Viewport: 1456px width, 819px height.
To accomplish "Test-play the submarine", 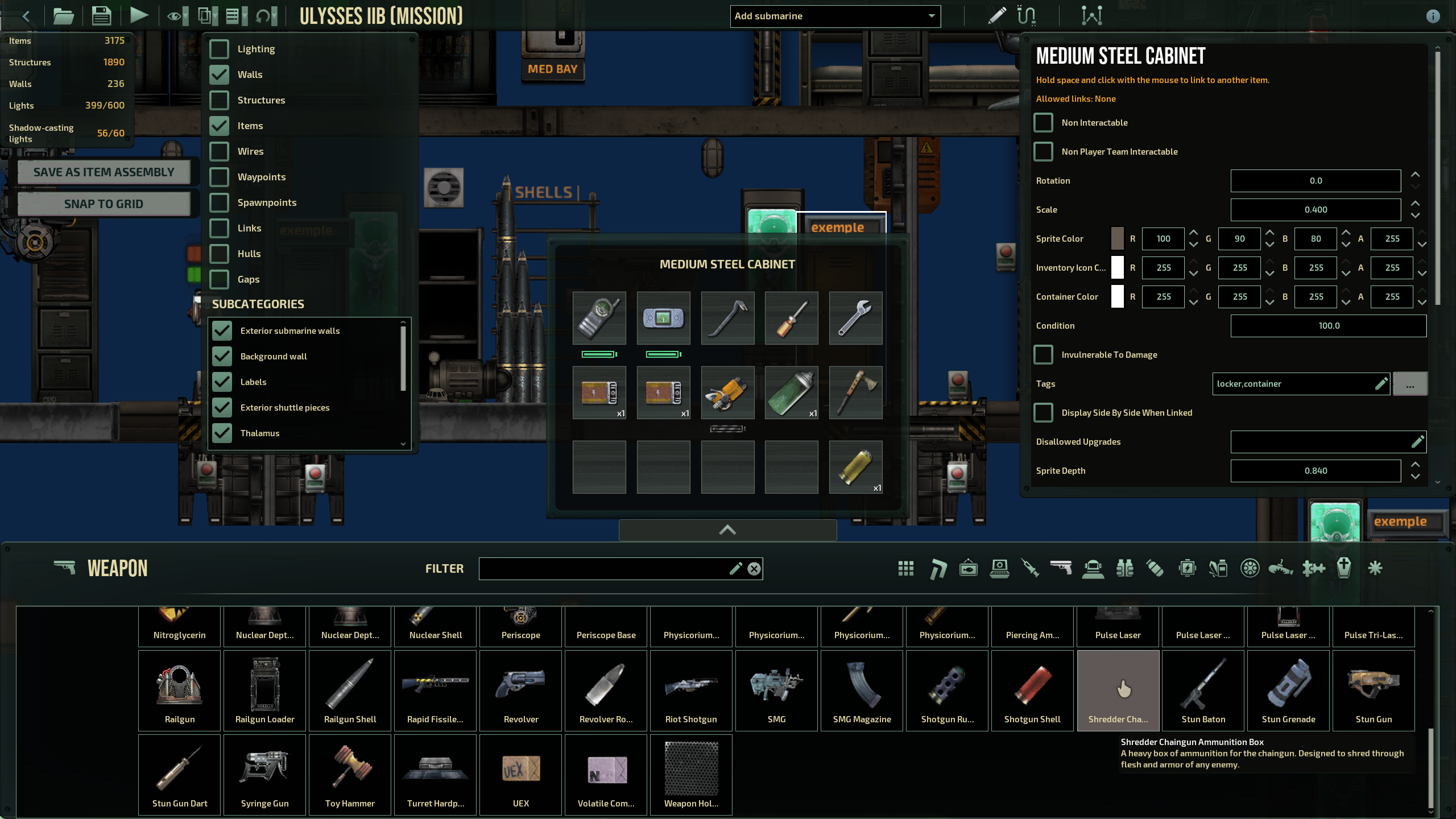I will click(139, 15).
